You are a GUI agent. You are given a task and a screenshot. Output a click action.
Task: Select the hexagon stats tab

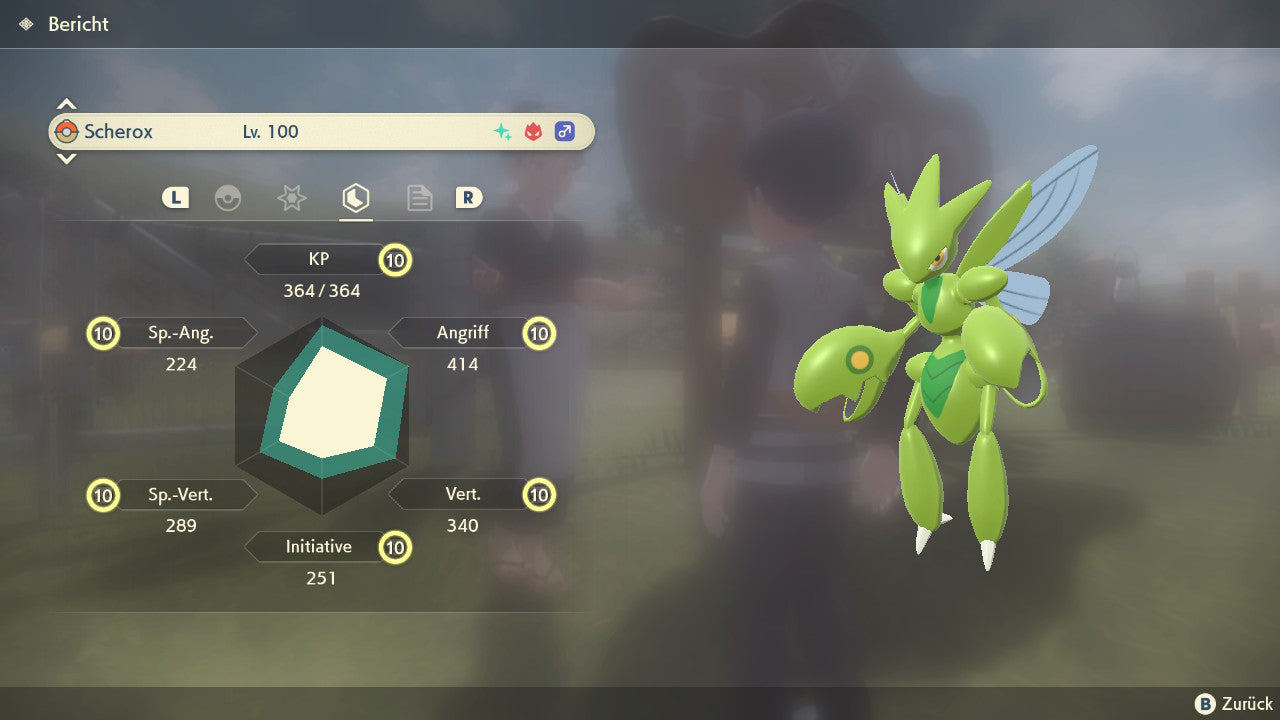[x=355, y=198]
